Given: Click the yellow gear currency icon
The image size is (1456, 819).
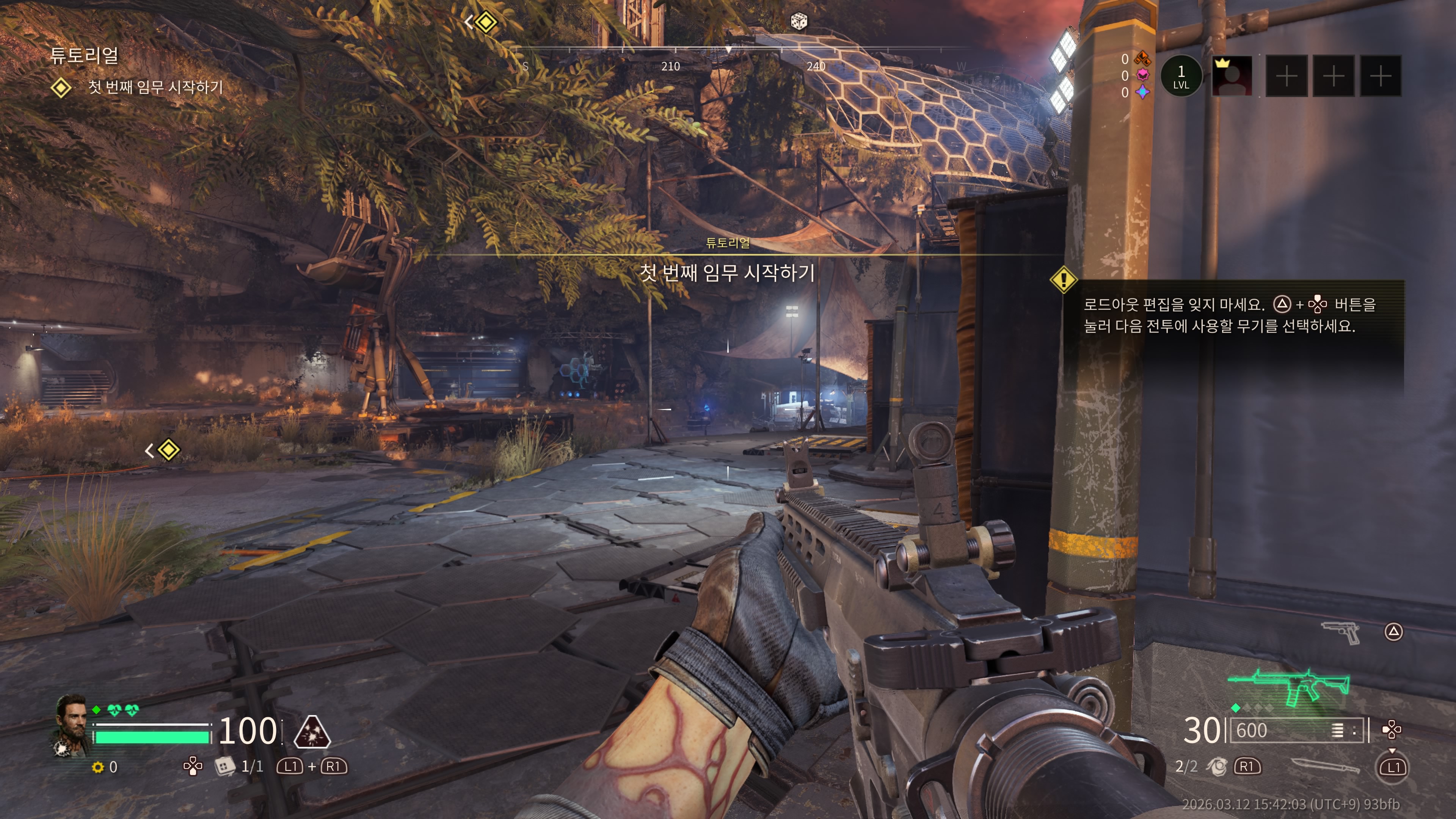Looking at the screenshot, I should point(98,767).
